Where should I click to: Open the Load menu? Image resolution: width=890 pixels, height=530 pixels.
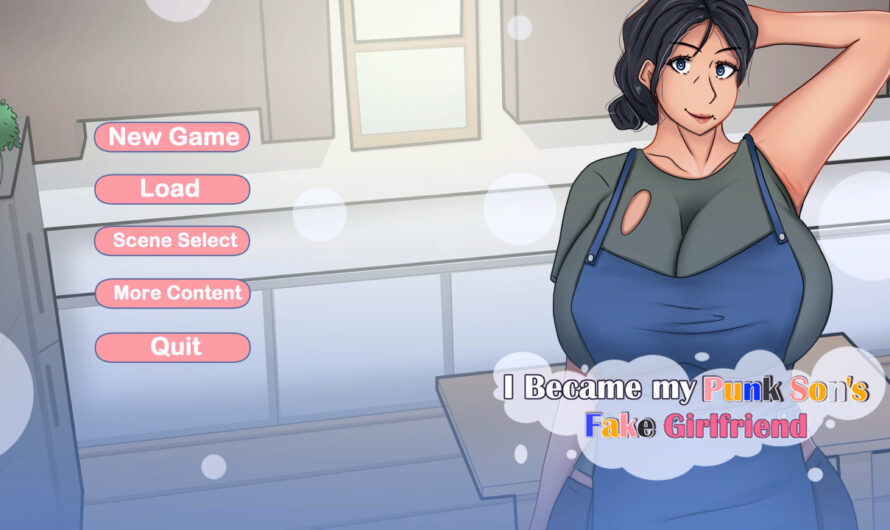click(x=172, y=189)
